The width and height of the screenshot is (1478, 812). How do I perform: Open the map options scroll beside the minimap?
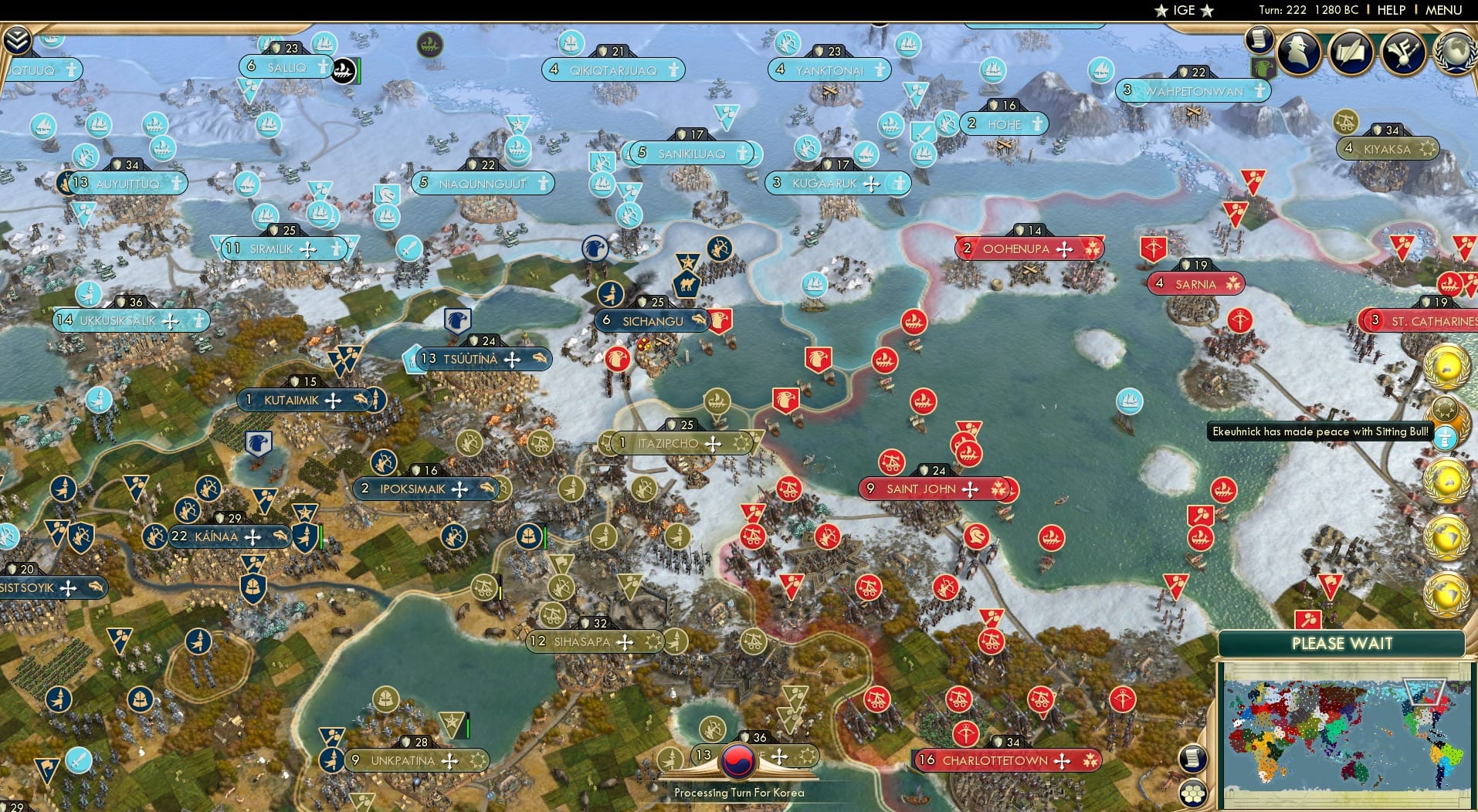point(1192,759)
